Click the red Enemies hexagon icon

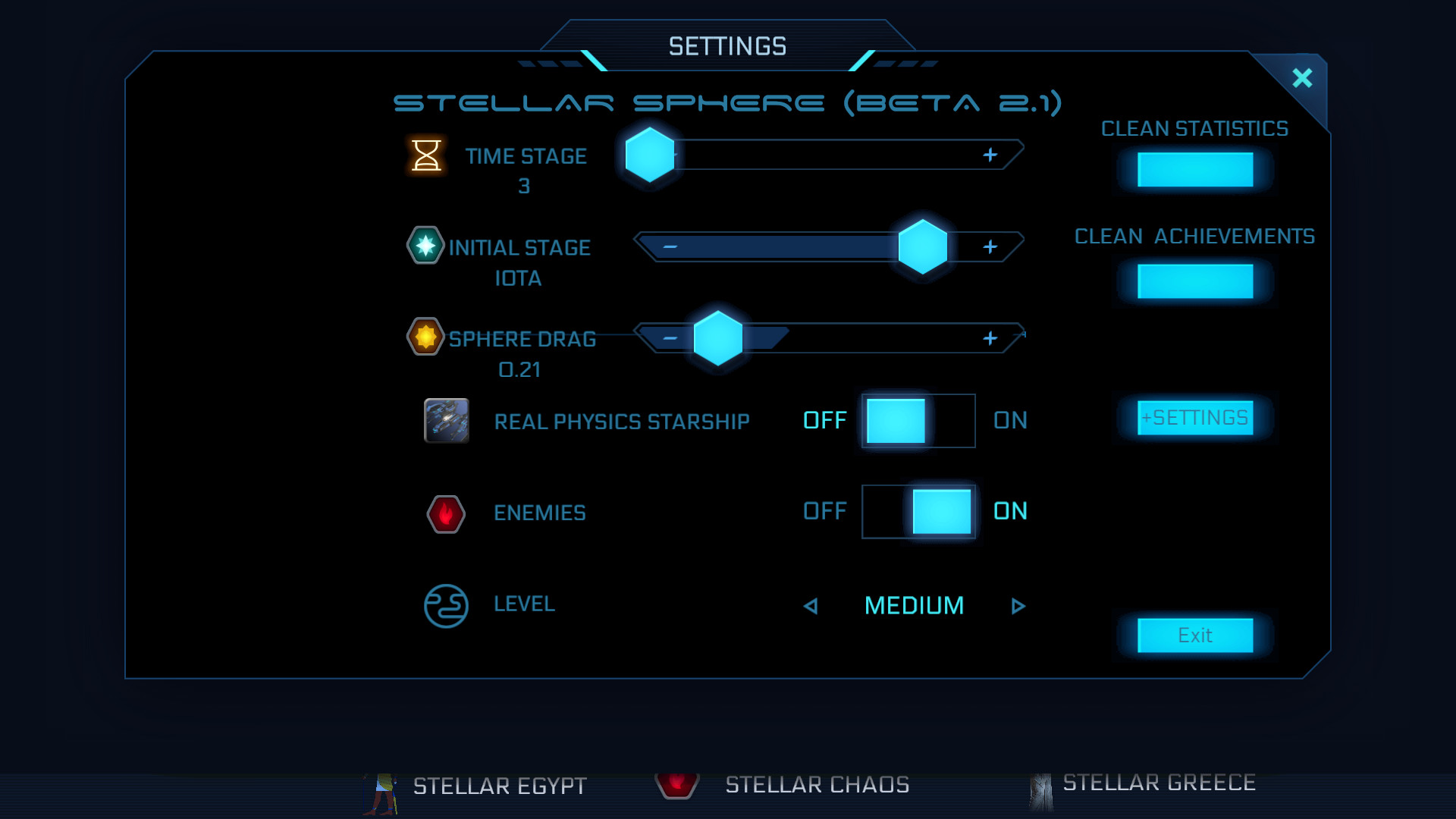point(446,513)
